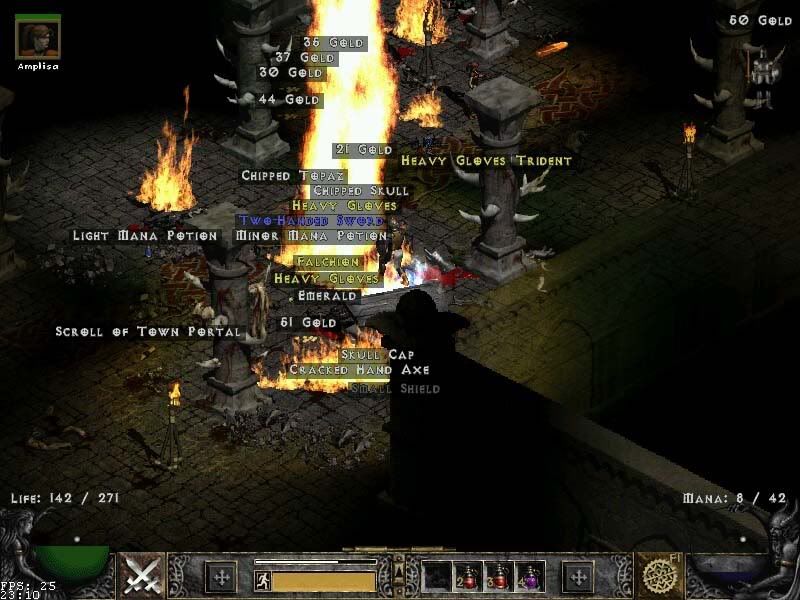800x600 pixels.
Task: Pick up the Light Mana Potion label
Action: coord(144,236)
